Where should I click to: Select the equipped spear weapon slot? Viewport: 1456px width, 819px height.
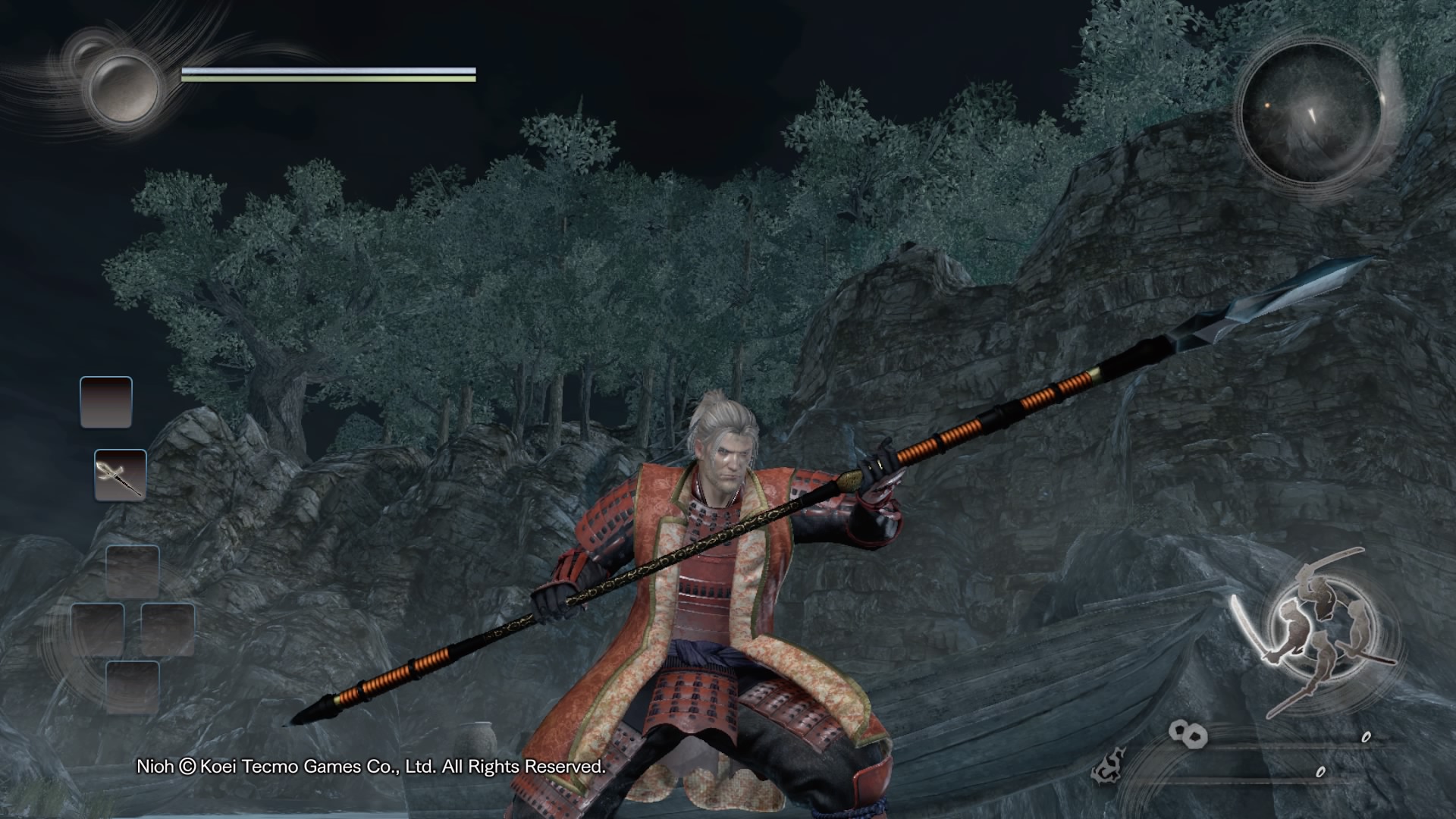pos(120,475)
